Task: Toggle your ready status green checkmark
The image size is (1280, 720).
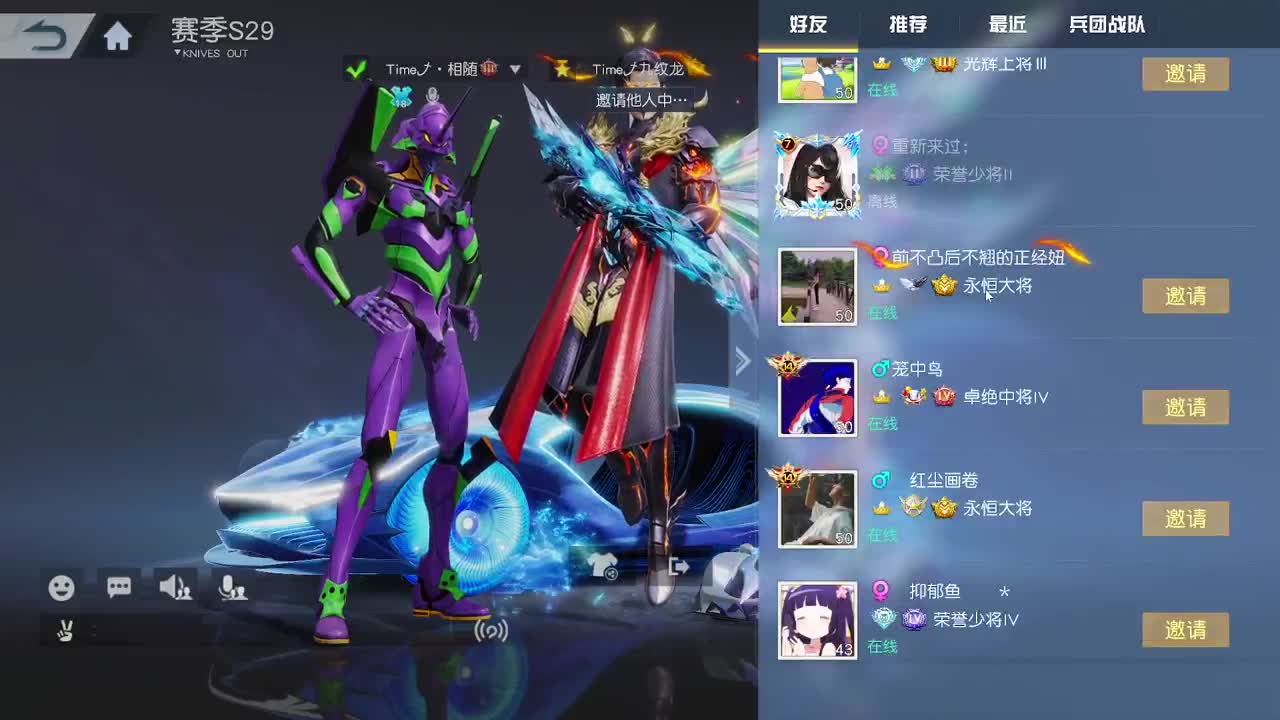Action: [x=356, y=68]
